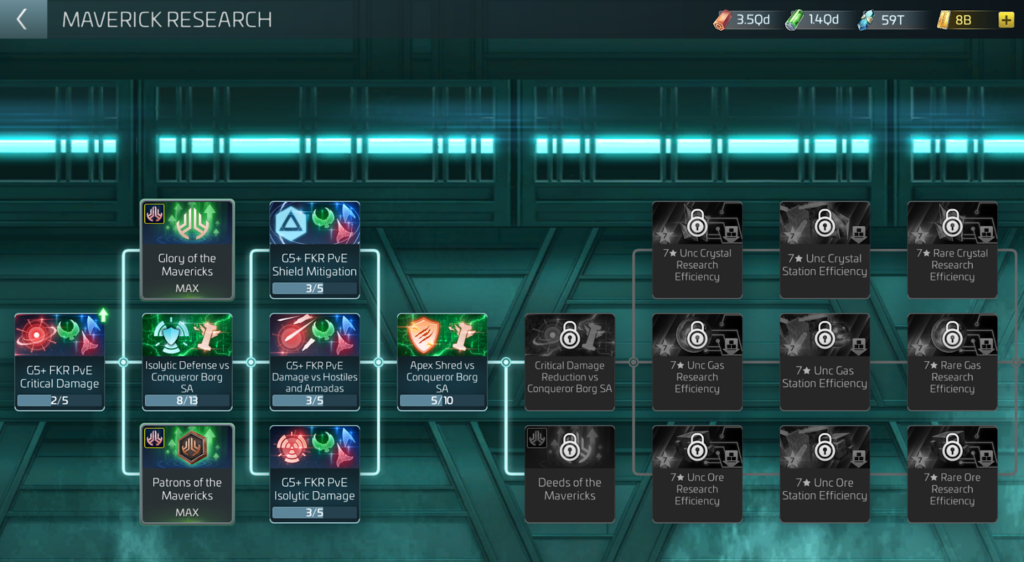Viewport: 1024px width, 562px height.
Task: Select 7★ Unc Crystal Research Efficiency node
Action: (x=697, y=249)
